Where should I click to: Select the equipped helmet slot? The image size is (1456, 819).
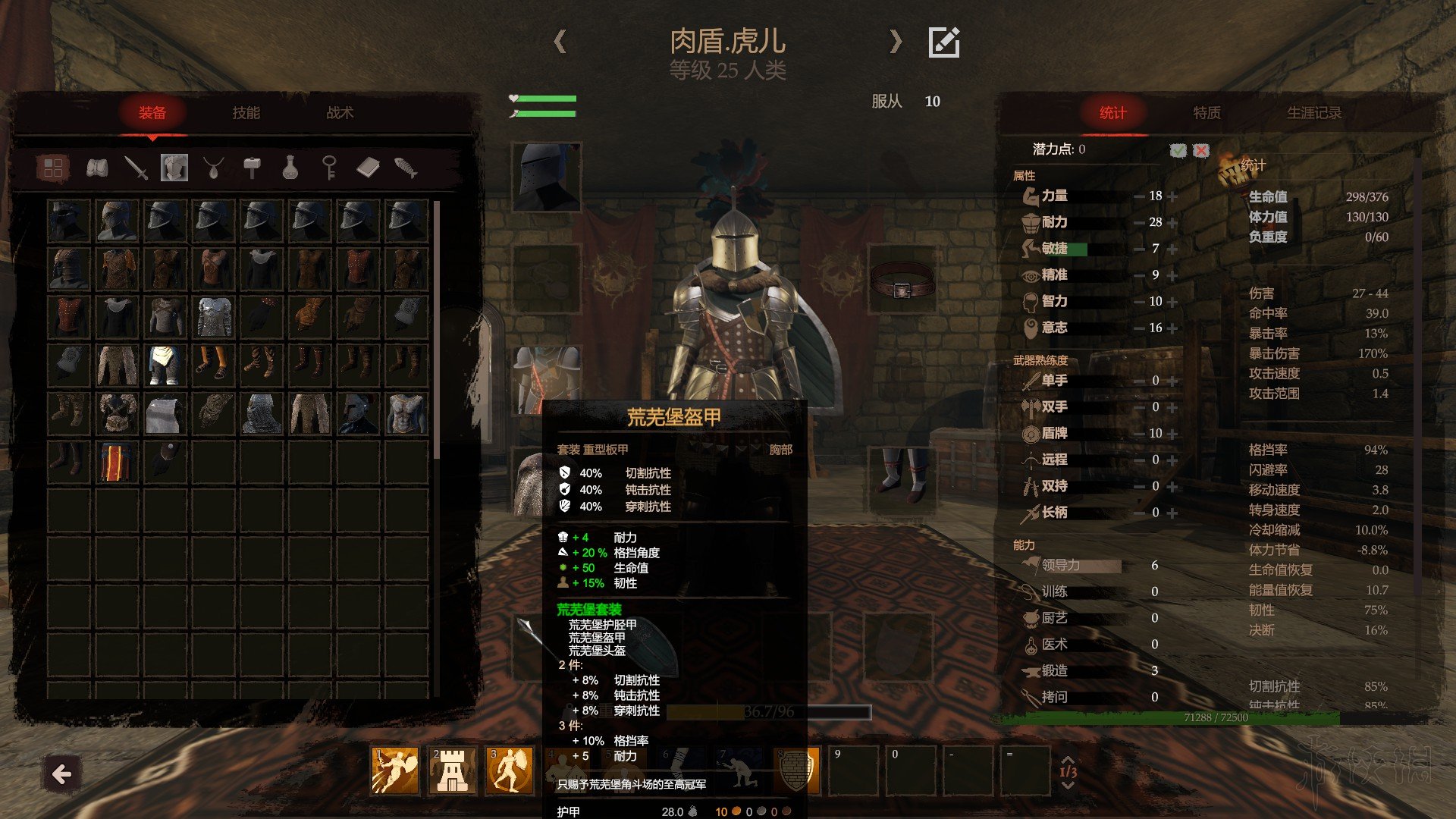click(x=546, y=177)
